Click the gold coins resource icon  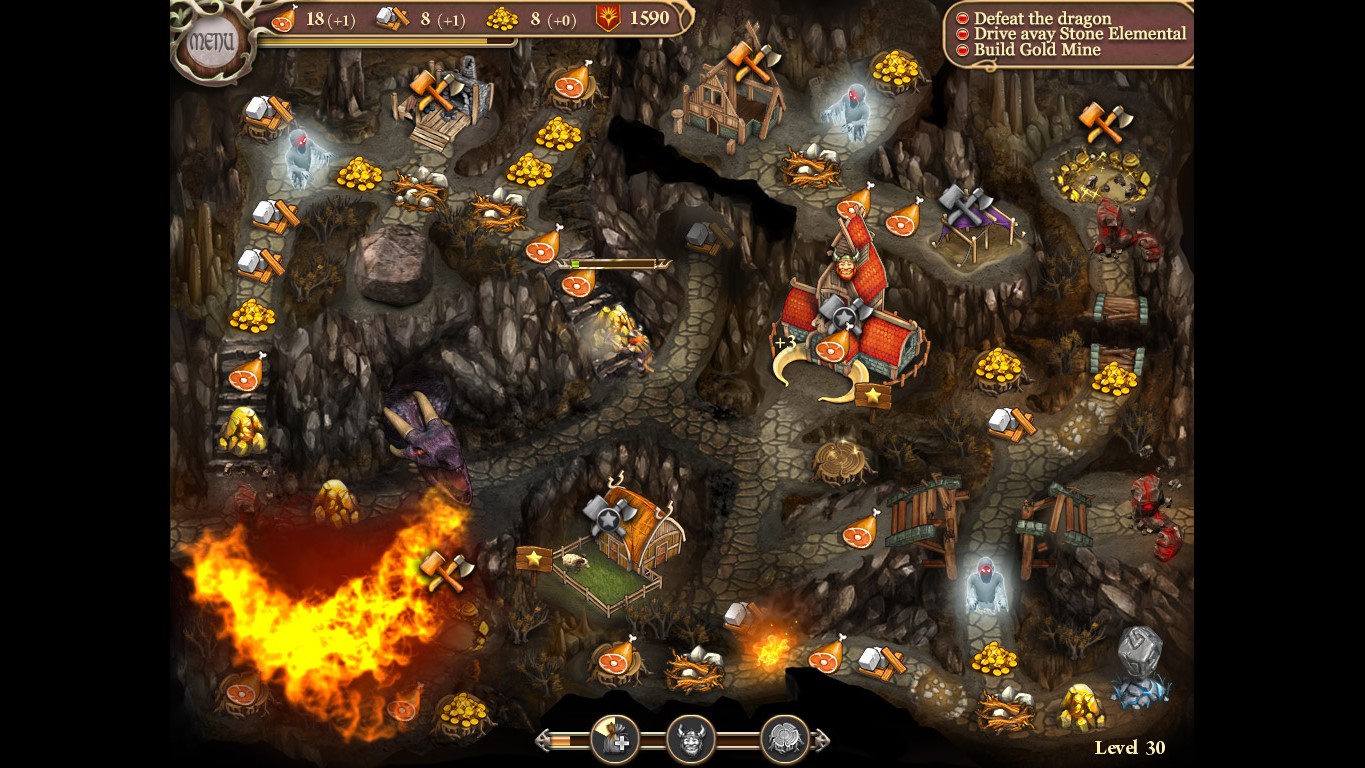click(501, 18)
